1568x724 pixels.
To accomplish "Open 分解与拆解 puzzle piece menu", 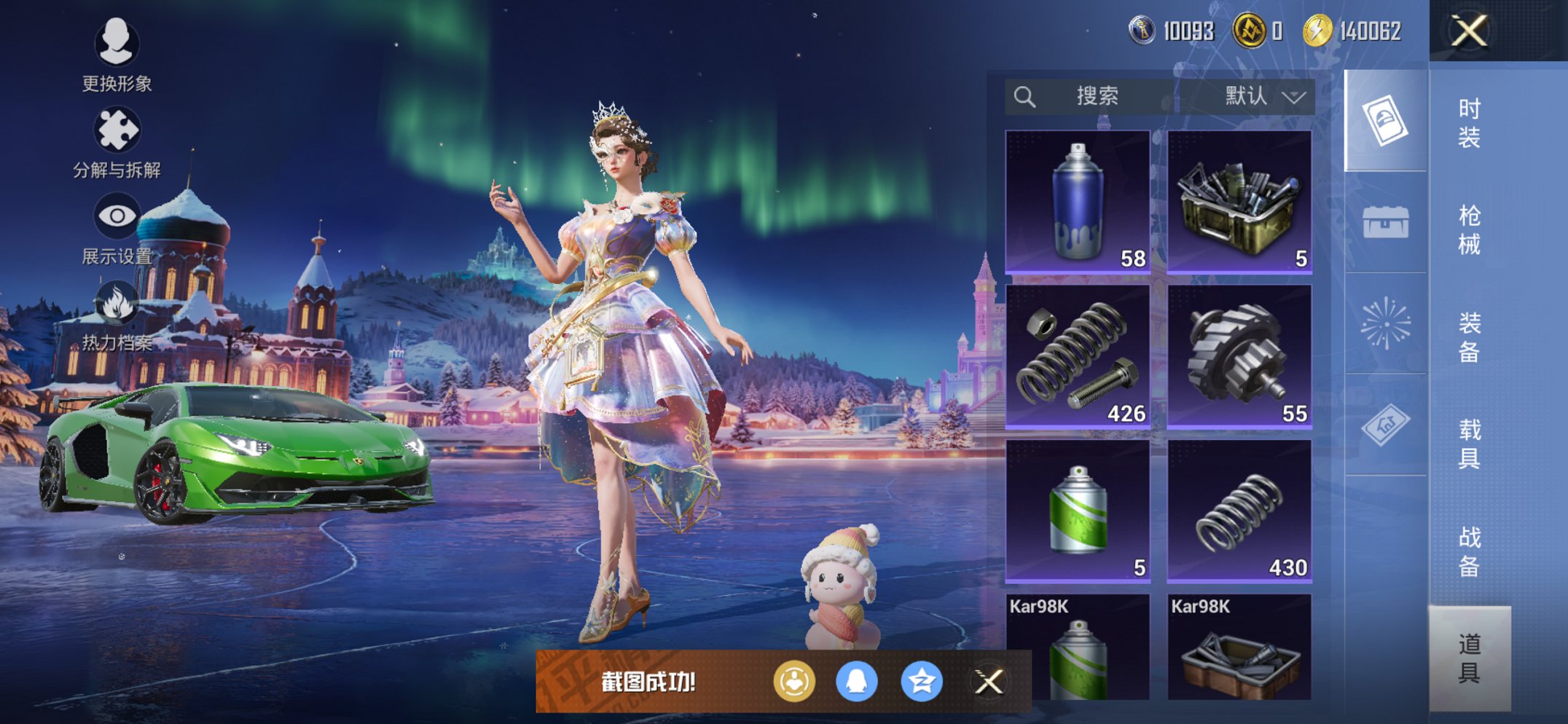I will [x=117, y=142].
